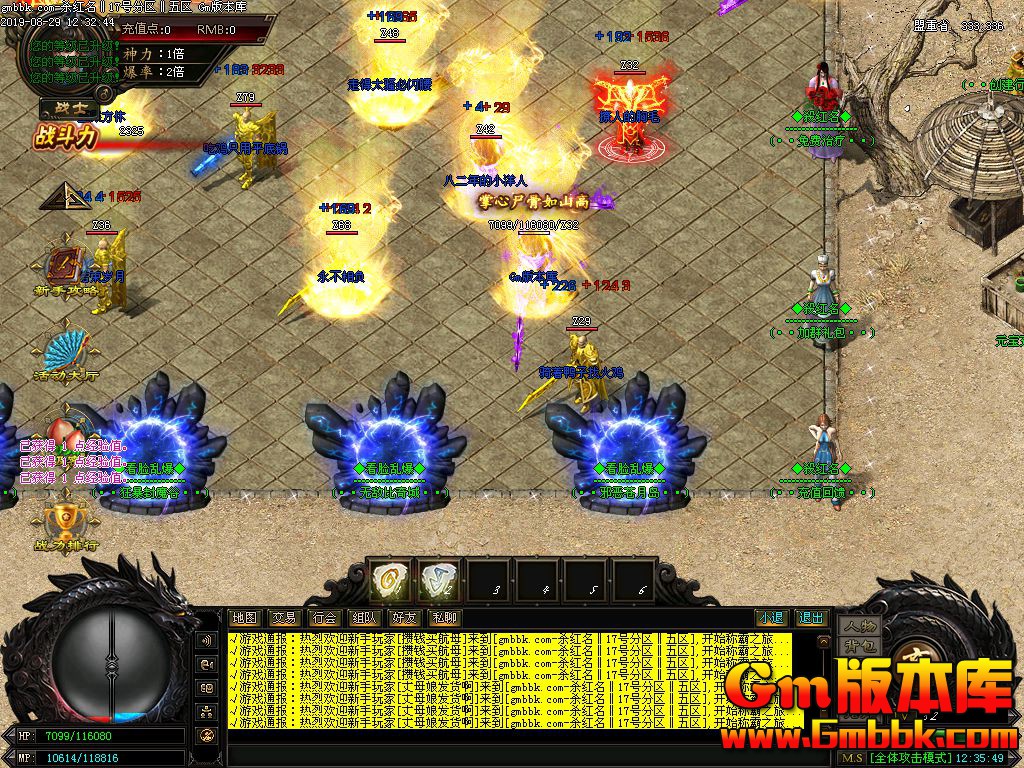Open the 好友 friends list
The height and width of the screenshot is (768, 1024).
(404, 618)
